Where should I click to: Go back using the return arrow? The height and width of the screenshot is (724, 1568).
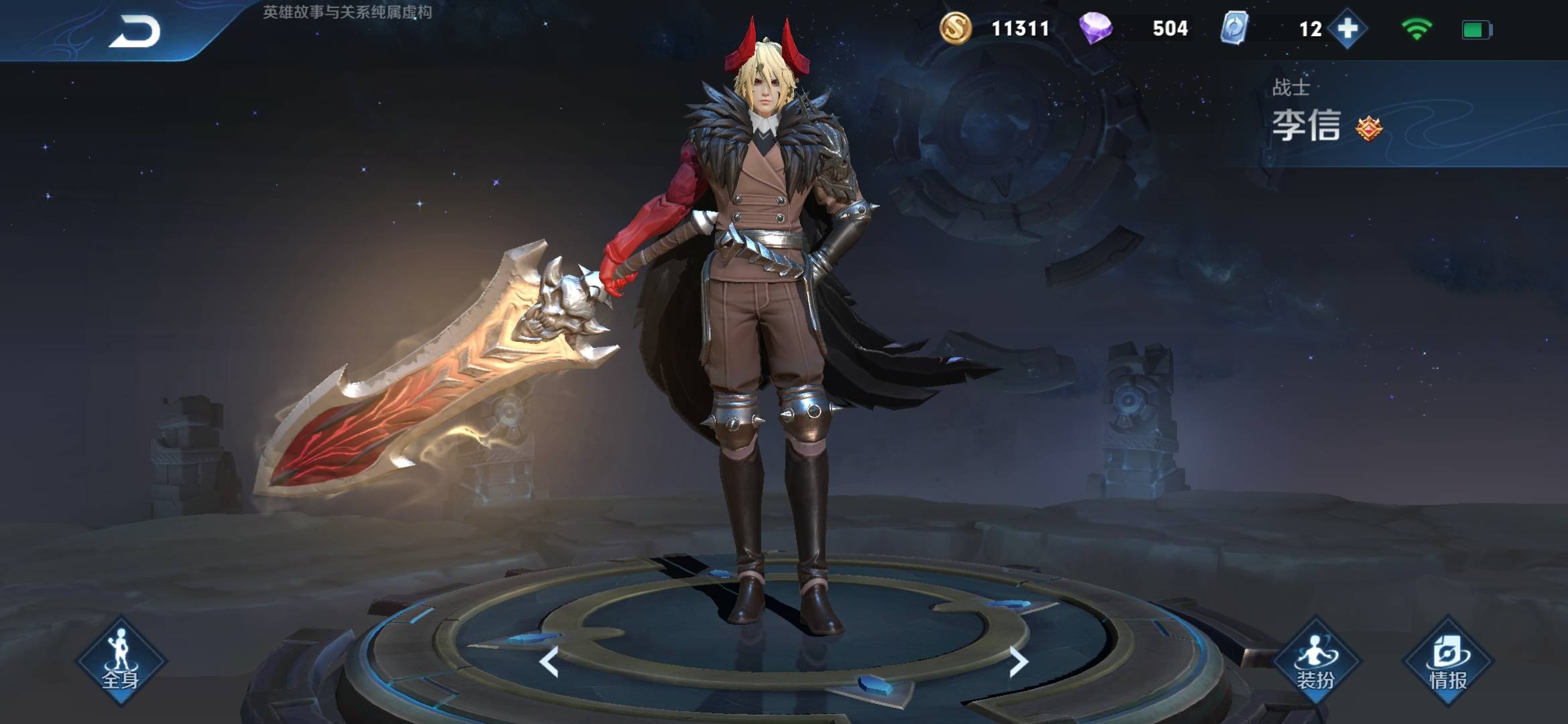click(x=135, y=32)
